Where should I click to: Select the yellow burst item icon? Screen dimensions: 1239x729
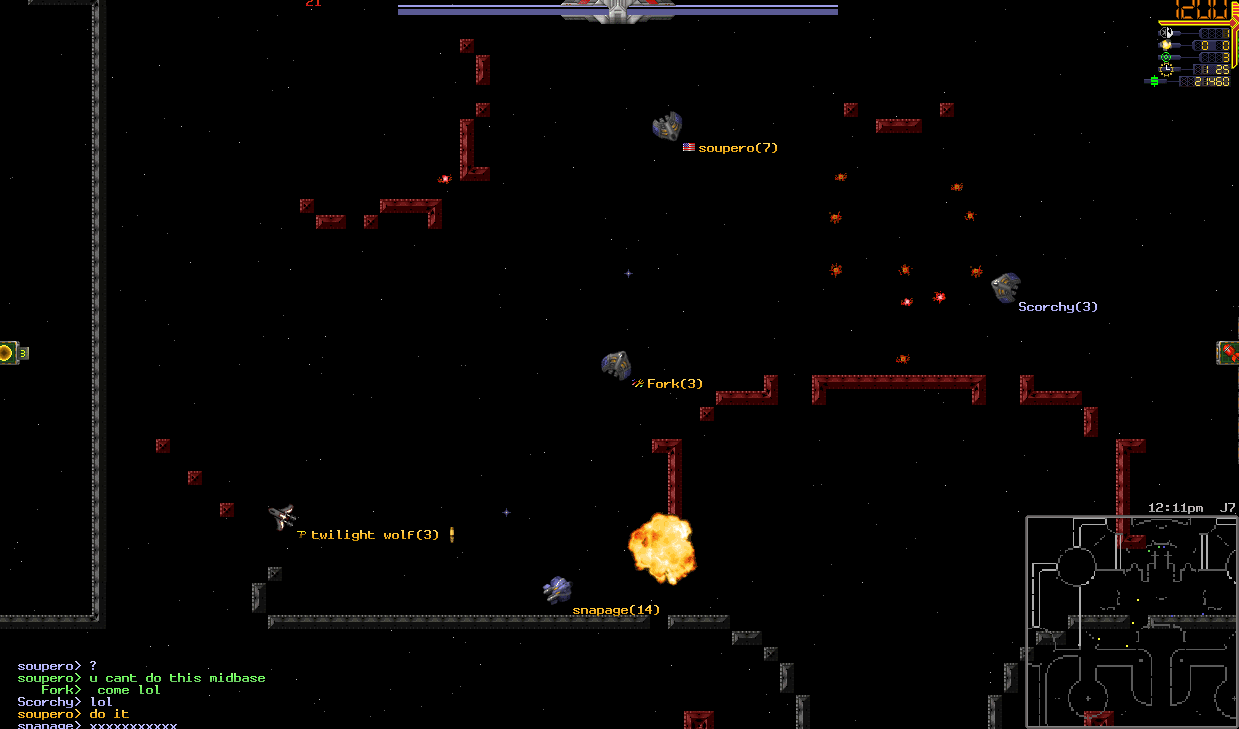tap(6, 352)
